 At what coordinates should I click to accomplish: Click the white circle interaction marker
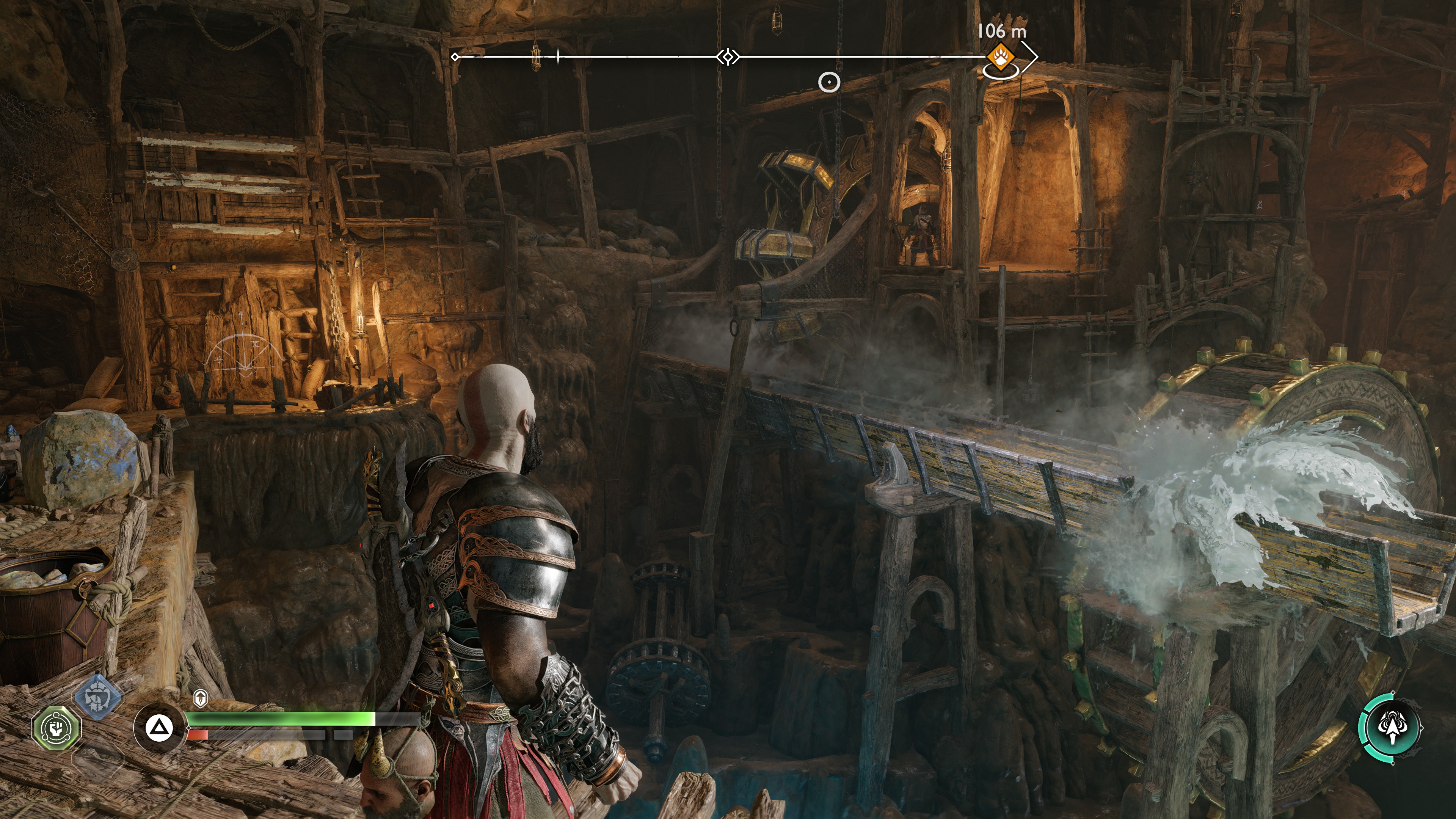tap(829, 83)
